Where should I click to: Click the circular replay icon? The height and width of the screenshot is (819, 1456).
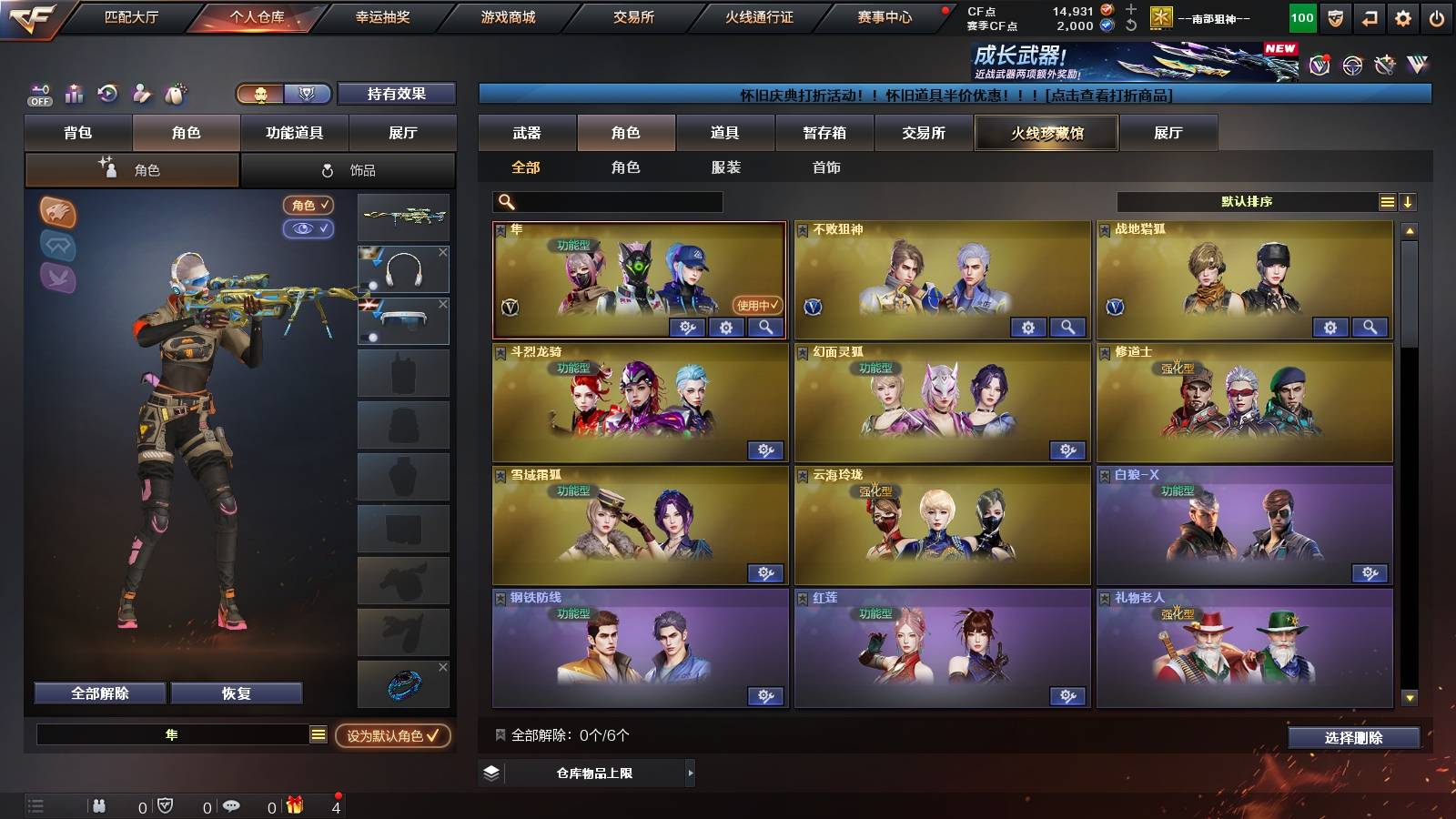coord(107,94)
